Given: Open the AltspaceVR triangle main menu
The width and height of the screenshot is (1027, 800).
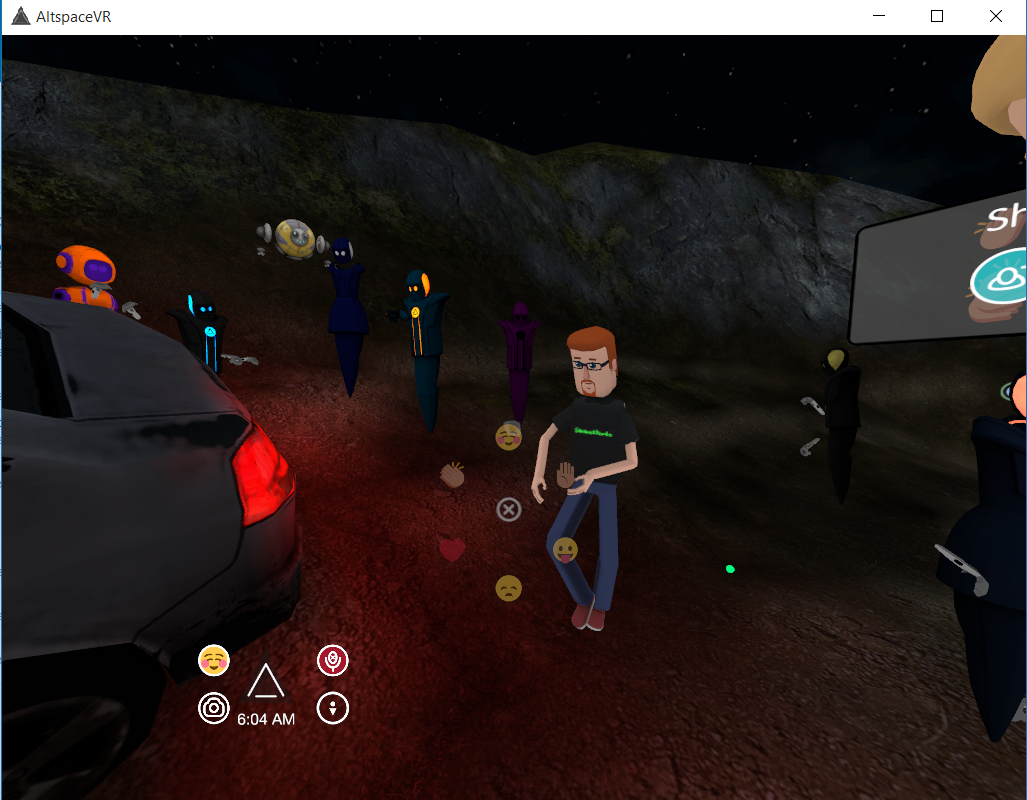Looking at the screenshot, I should 265,682.
